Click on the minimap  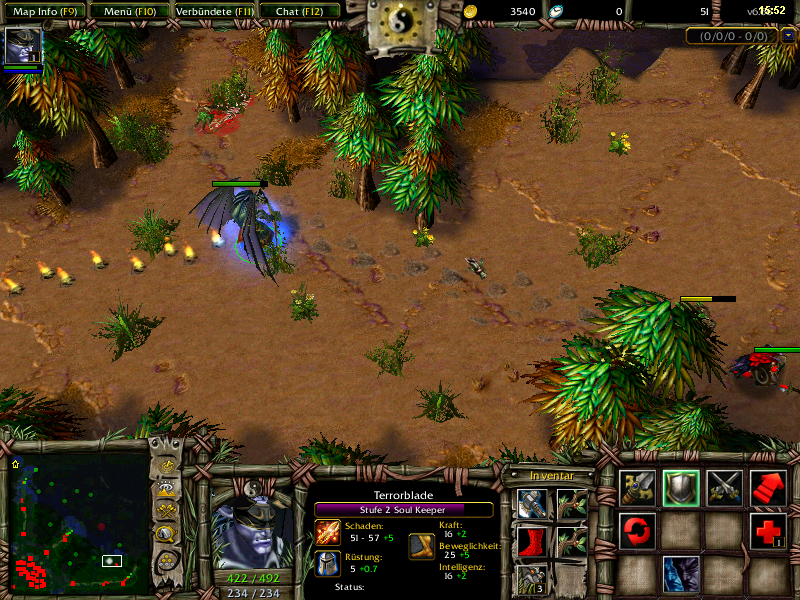click(78, 518)
